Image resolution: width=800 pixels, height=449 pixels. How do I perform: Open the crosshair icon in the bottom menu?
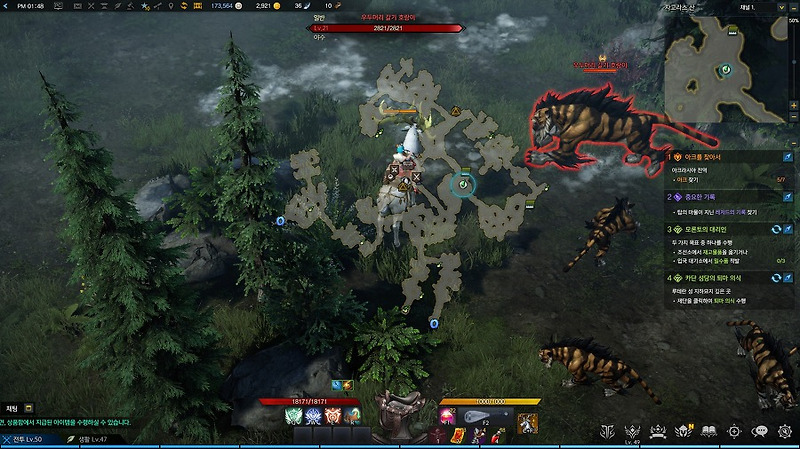tap(734, 431)
